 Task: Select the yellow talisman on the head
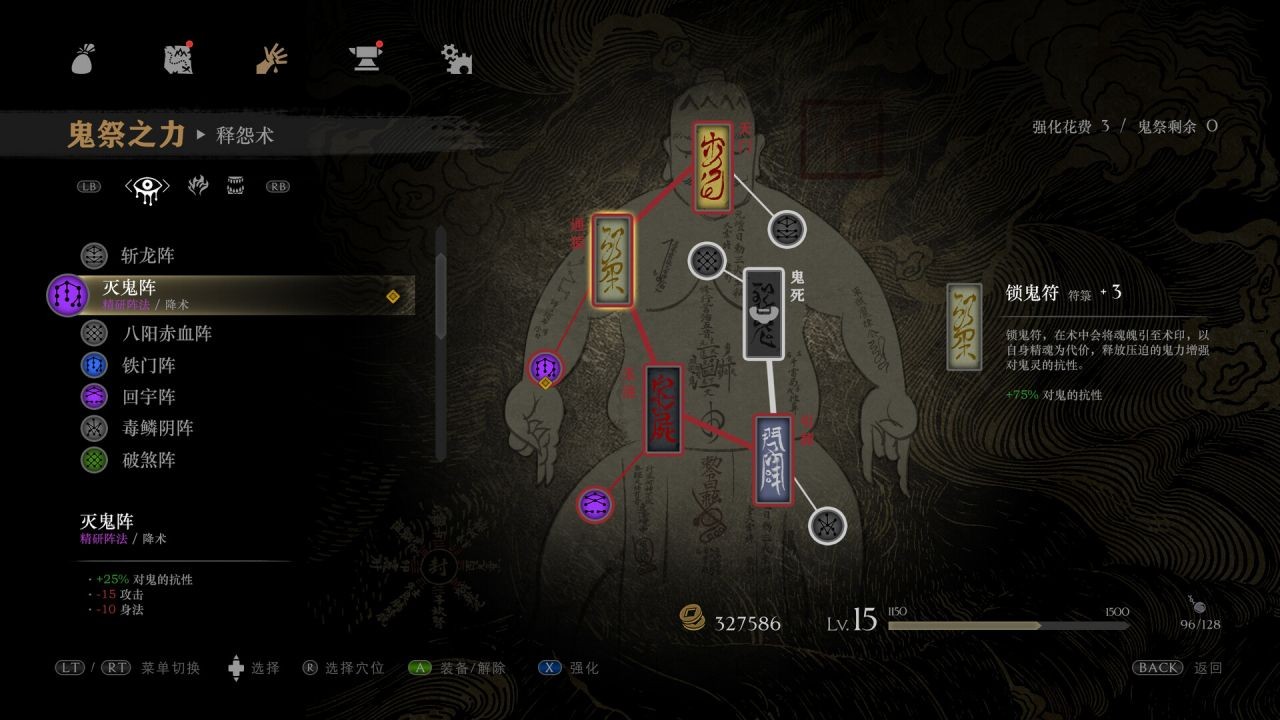pyautogui.click(x=712, y=167)
